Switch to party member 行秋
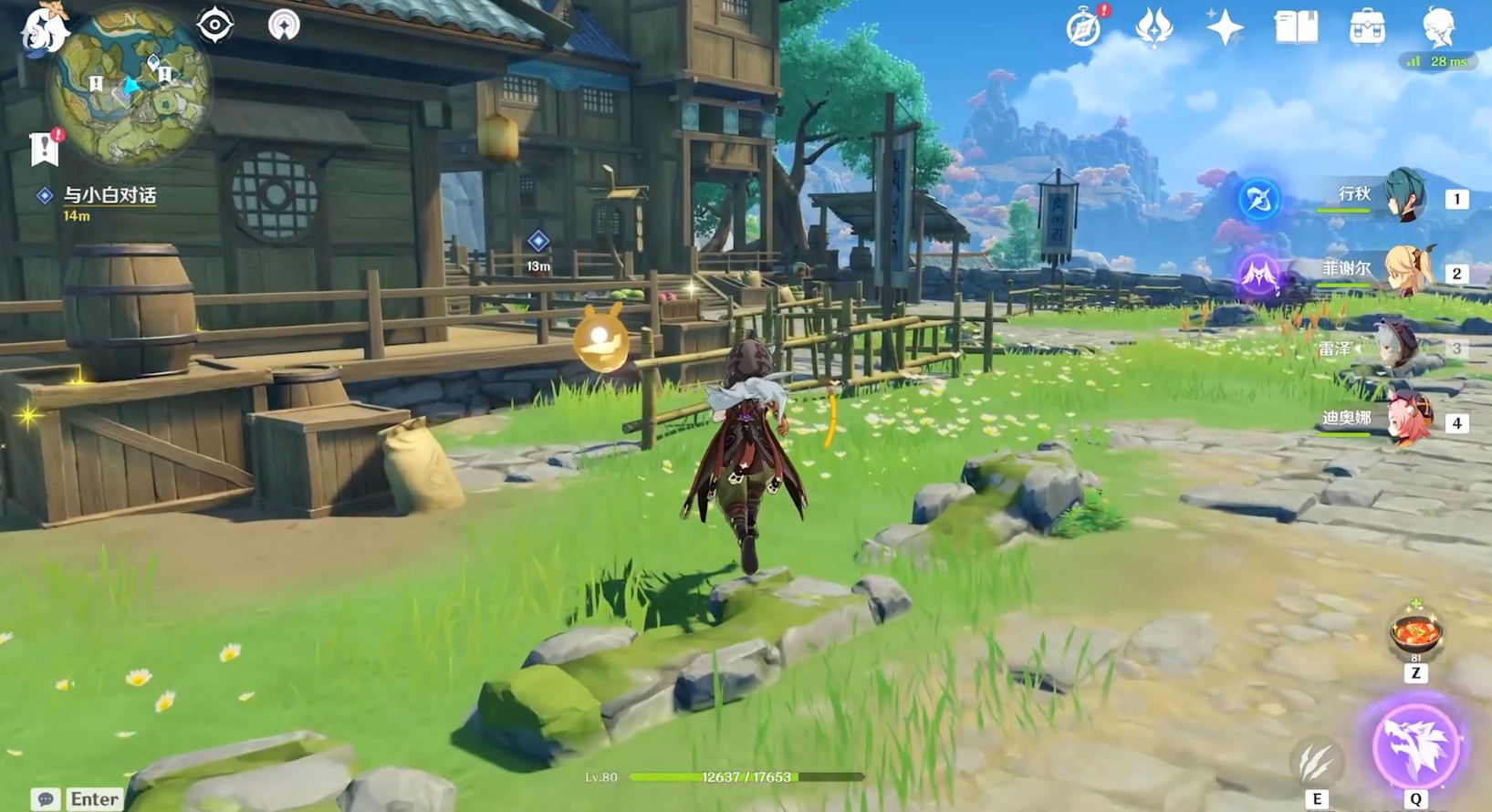The image size is (1492, 812). click(x=1403, y=197)
